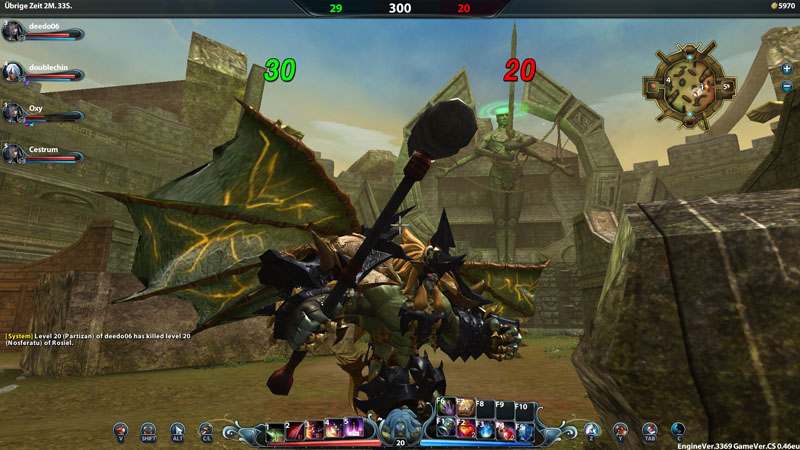Screen dimensions: 800x450
Task: Select party member Cestrum's portrait
Action: tap(13, 152)
